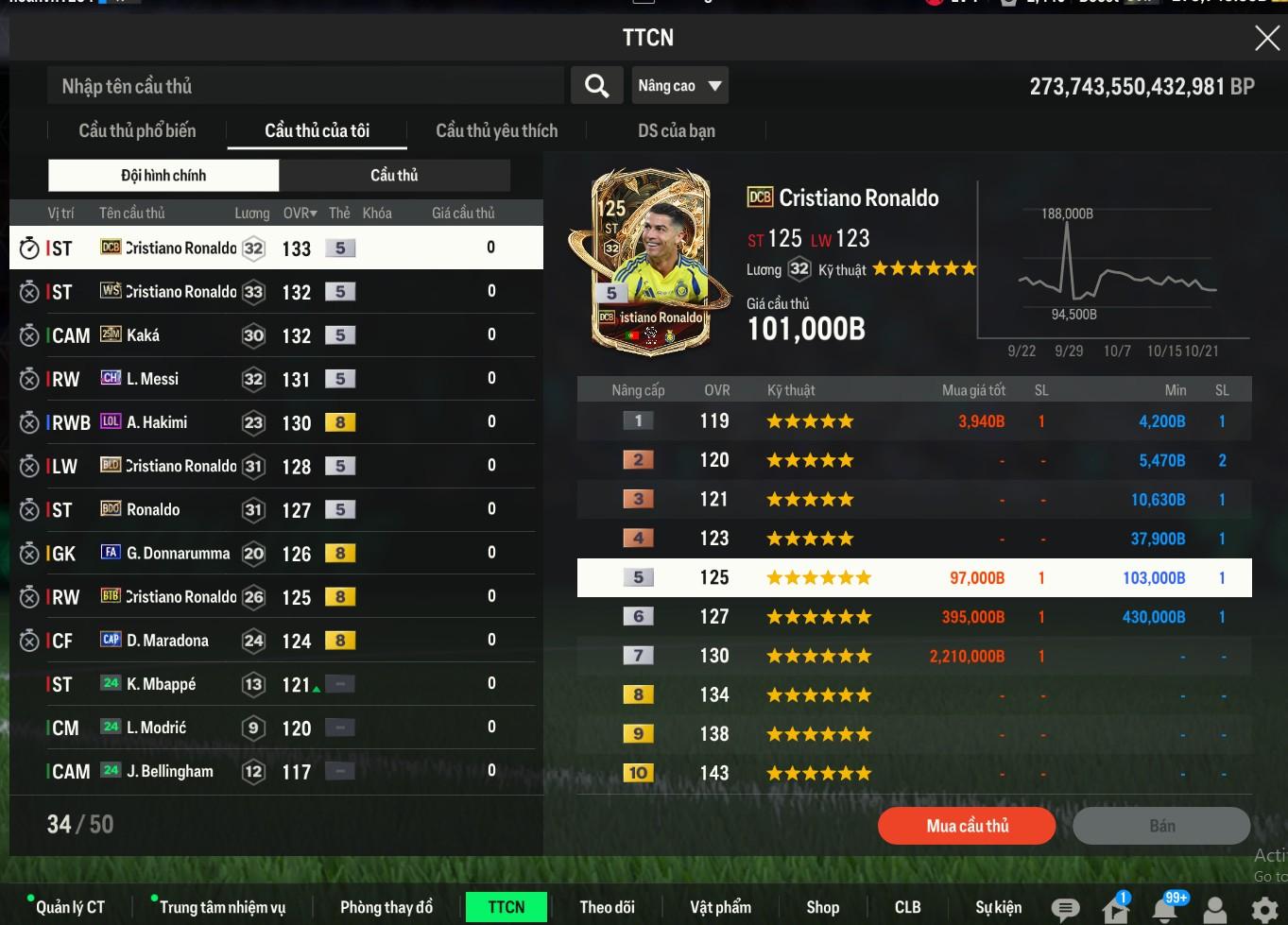
Task: Show the DS của bạn tab
Action: (676, 130)
